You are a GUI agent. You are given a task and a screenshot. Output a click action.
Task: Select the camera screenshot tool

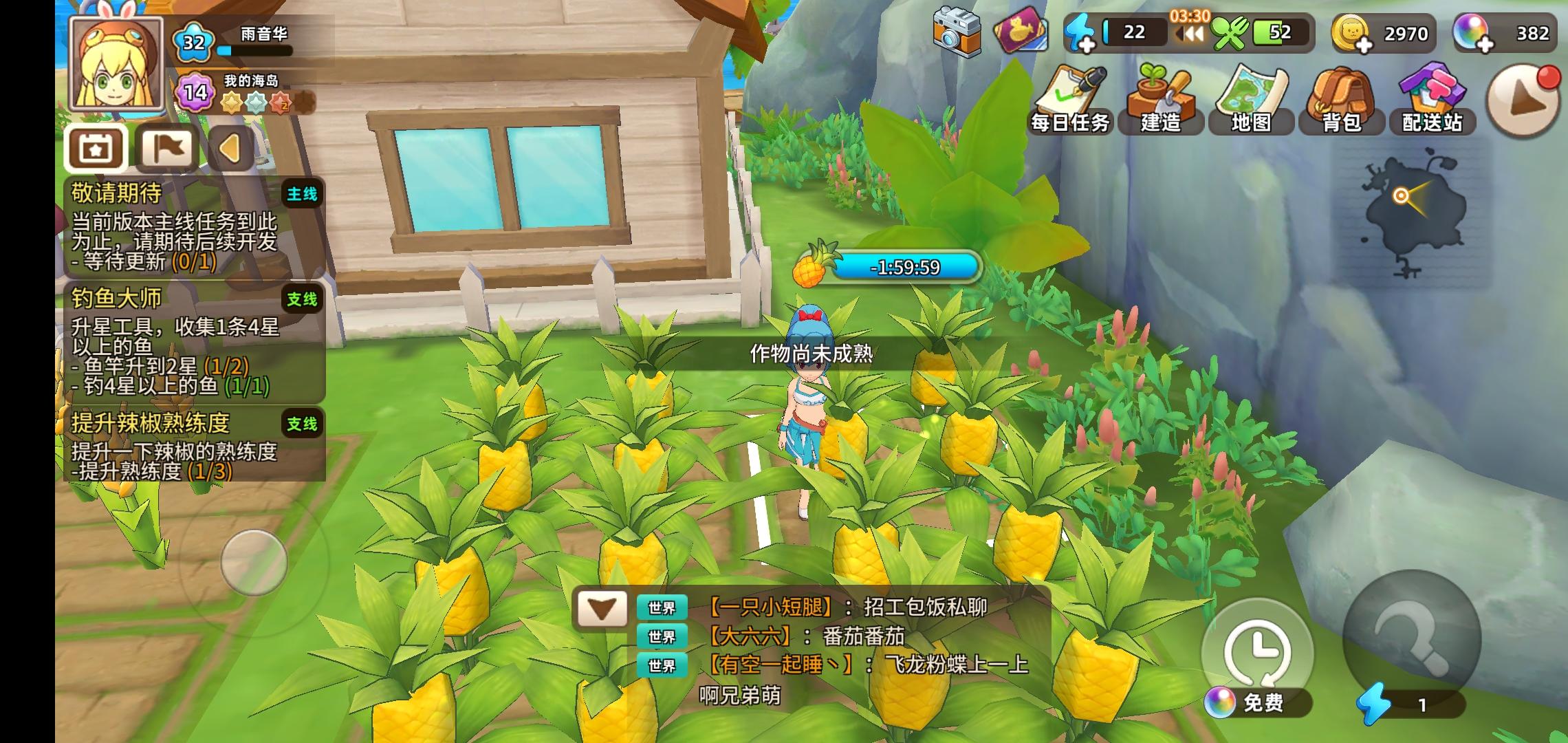(956, 32)
